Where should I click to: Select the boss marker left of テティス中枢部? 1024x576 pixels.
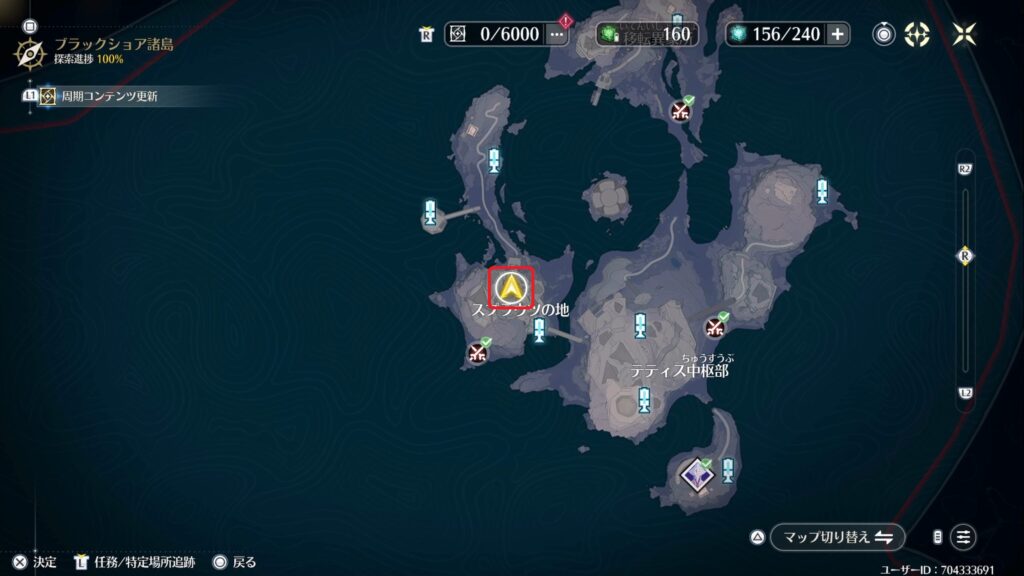point(478,351)
